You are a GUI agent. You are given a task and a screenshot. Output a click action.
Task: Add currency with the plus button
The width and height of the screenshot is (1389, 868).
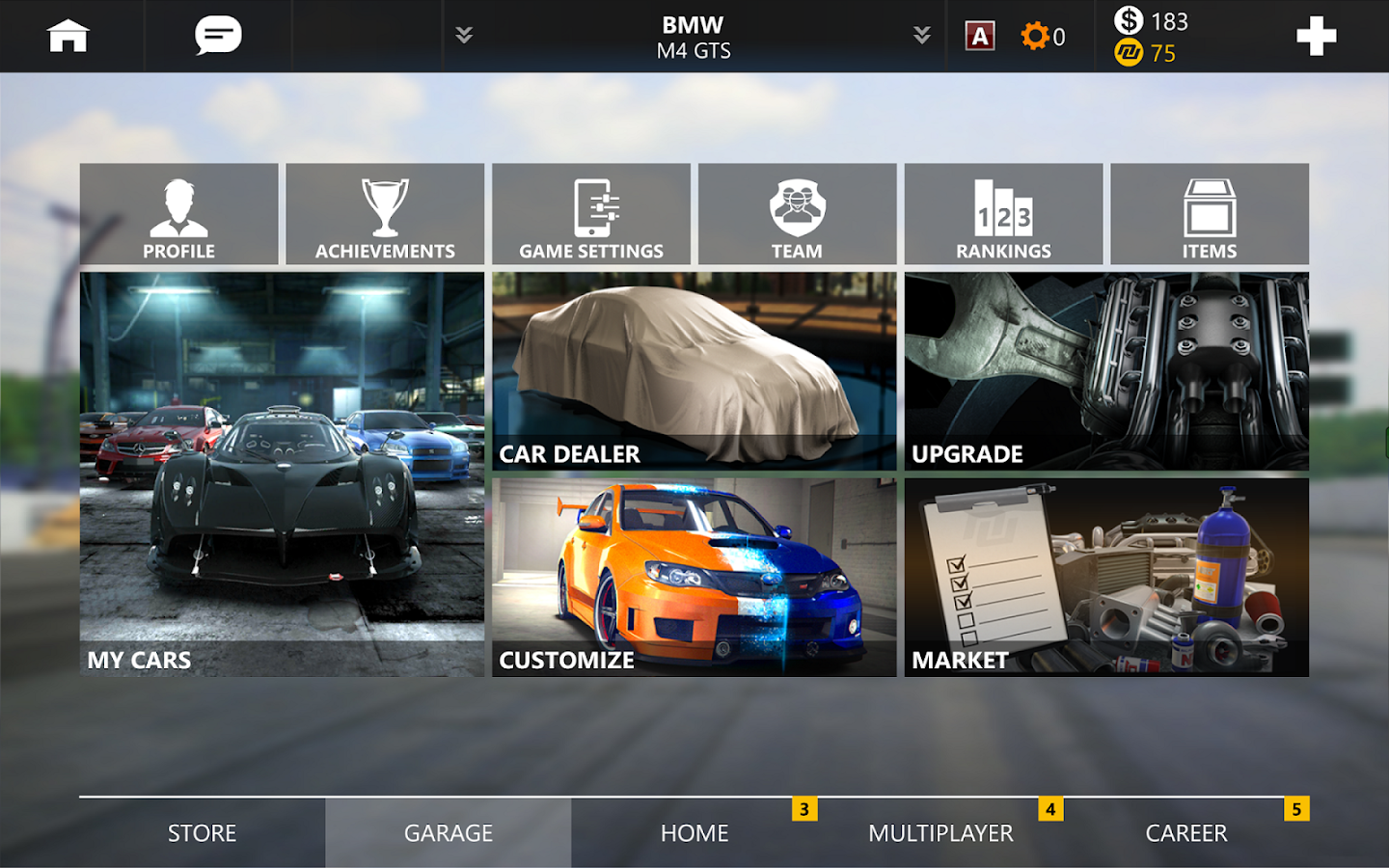pos(1316,37)
